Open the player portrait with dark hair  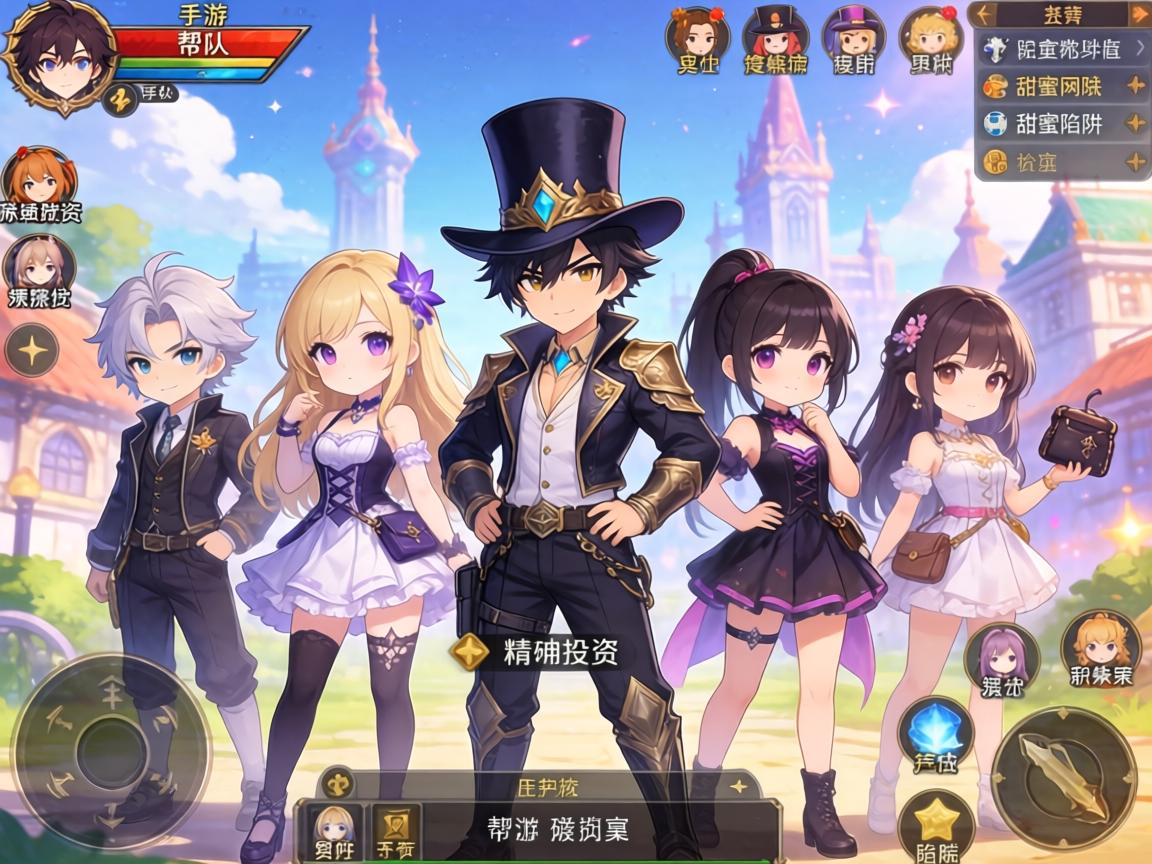(x=60, y=55)
